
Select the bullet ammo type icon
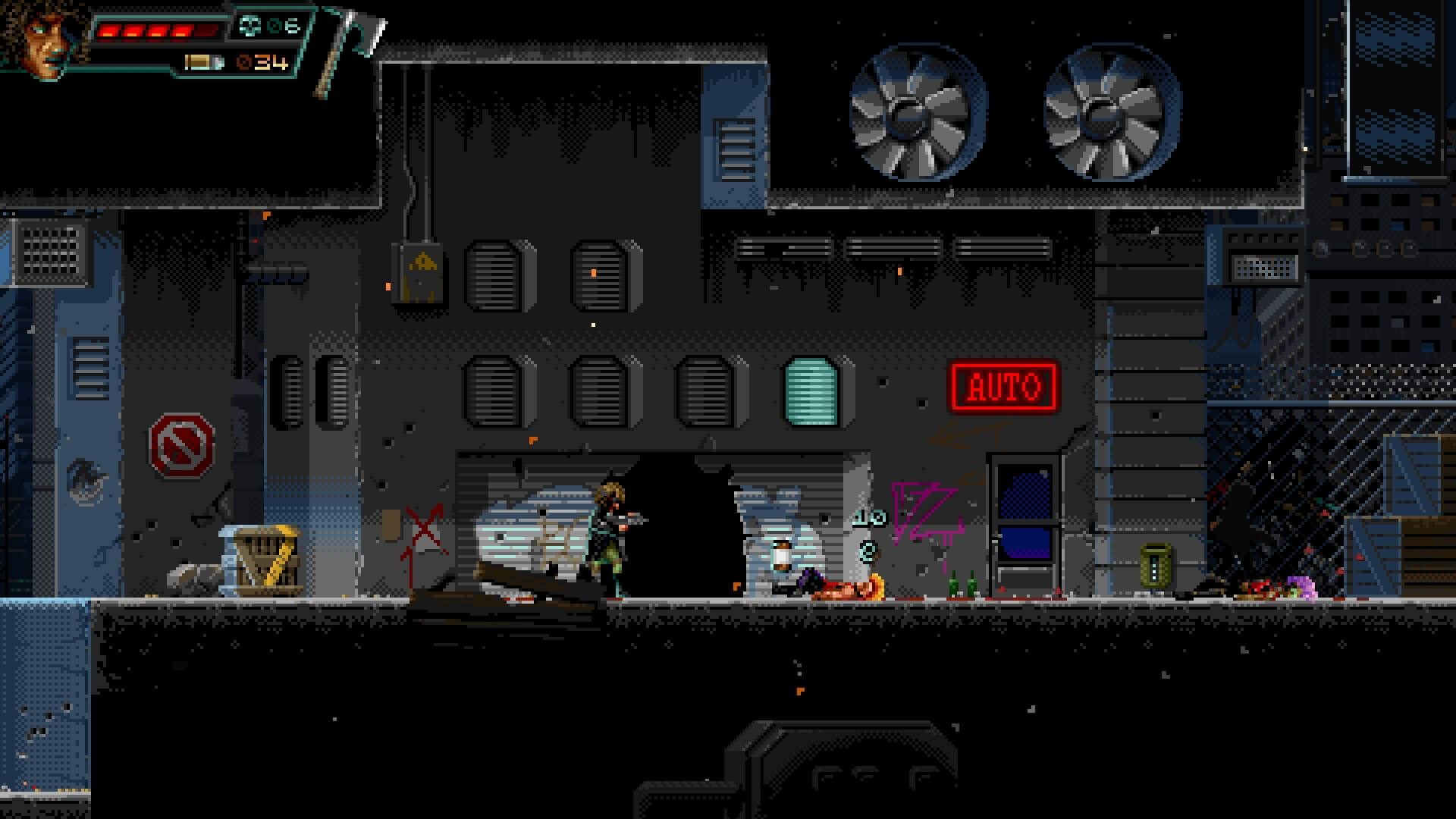coord(205,62)
